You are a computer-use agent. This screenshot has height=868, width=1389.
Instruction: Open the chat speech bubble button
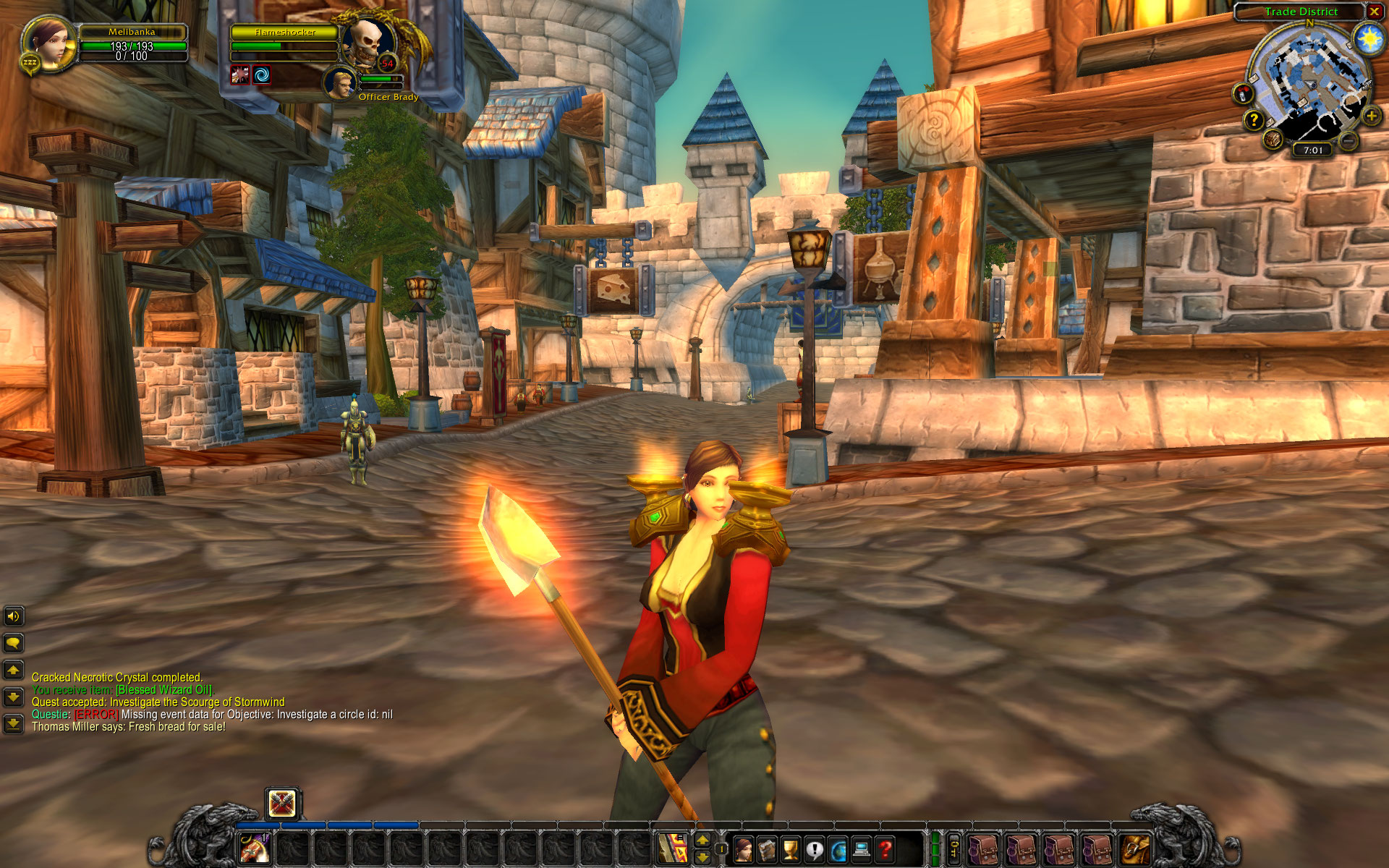pyautogui.click(x=13, y=642)
